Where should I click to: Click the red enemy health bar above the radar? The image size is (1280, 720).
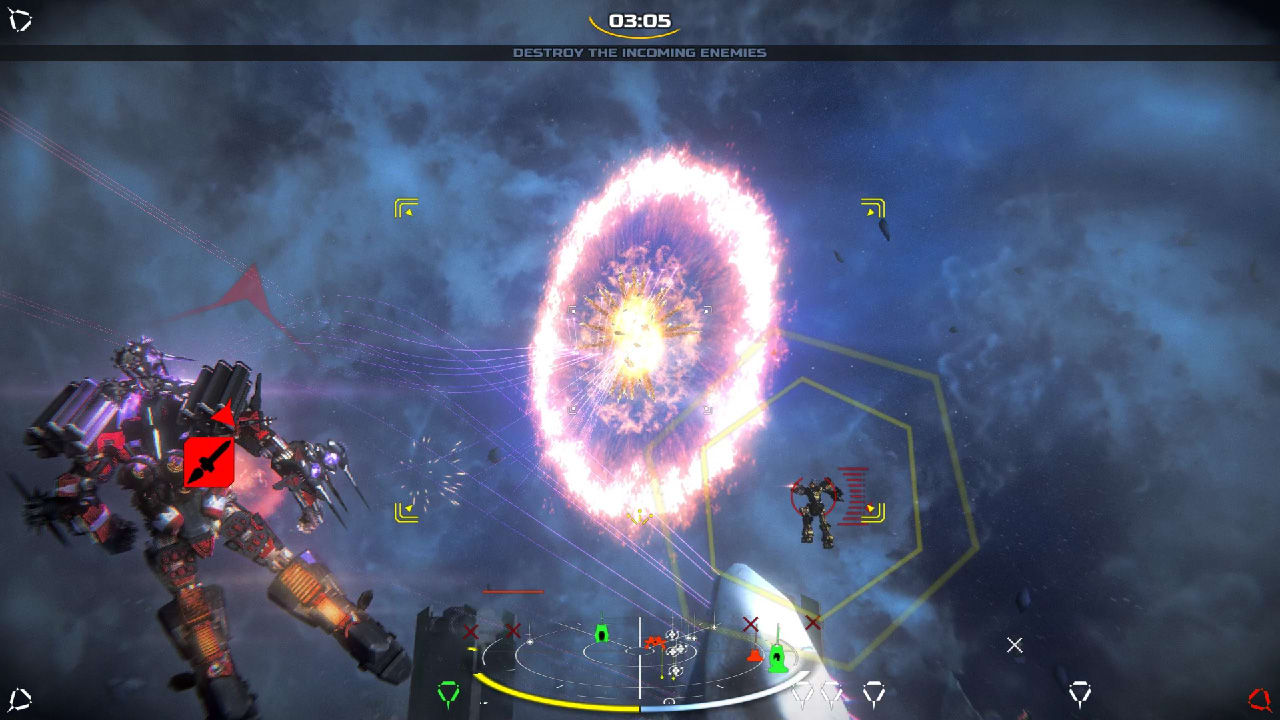(511, 590)
